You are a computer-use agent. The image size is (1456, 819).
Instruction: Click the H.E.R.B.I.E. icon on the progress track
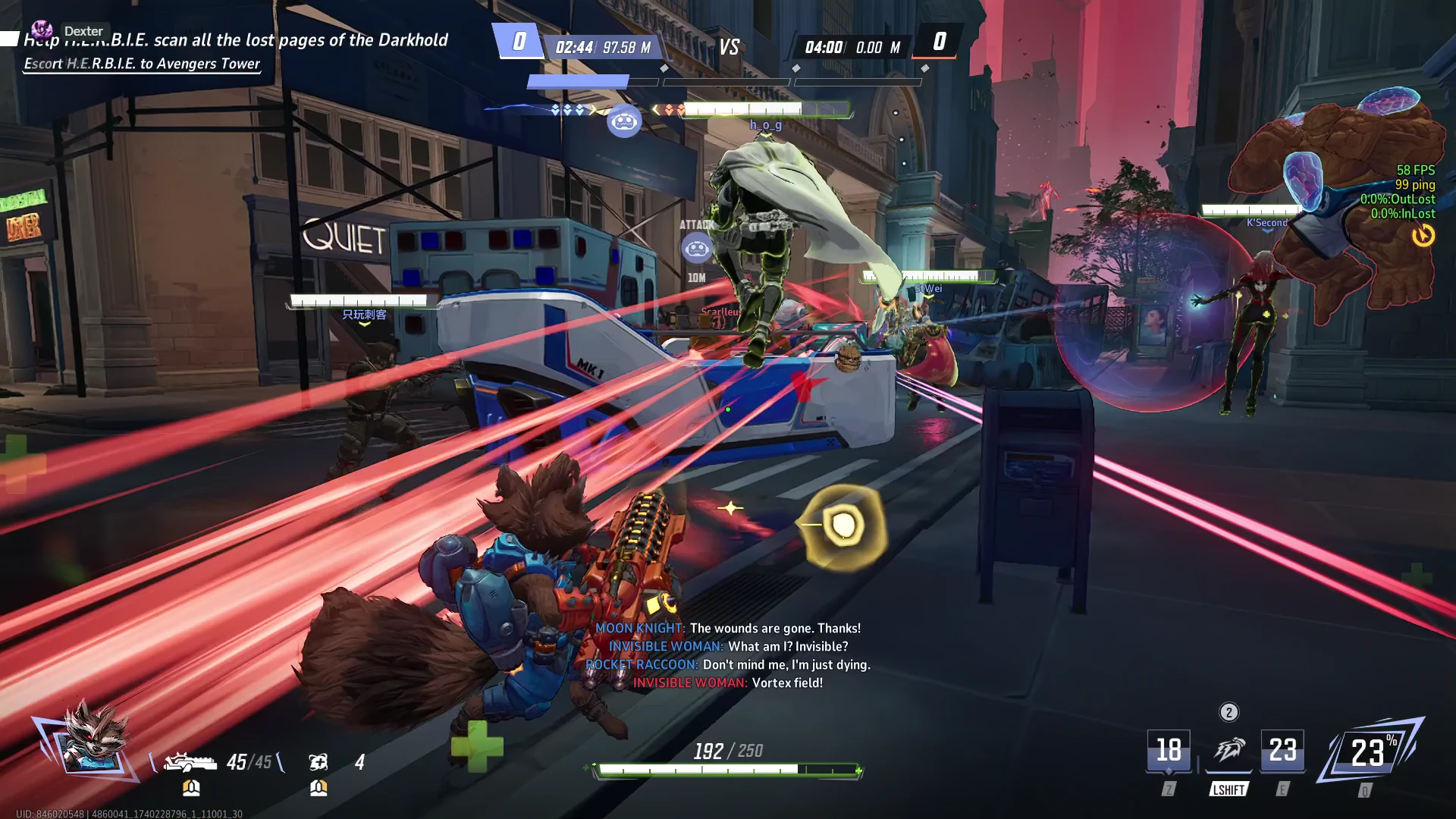624,121
